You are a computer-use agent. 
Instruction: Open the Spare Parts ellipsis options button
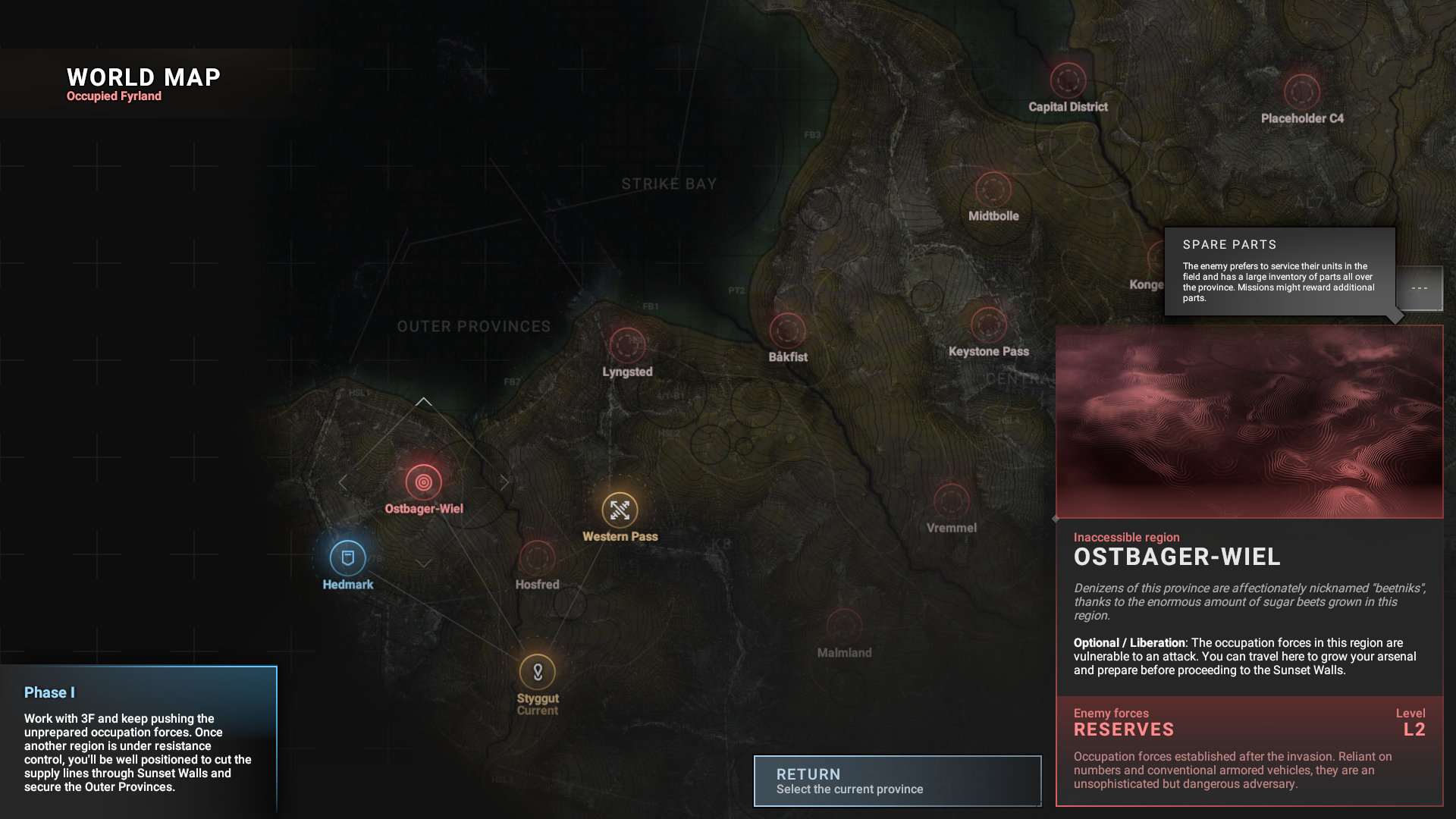tap(1420, 288)
